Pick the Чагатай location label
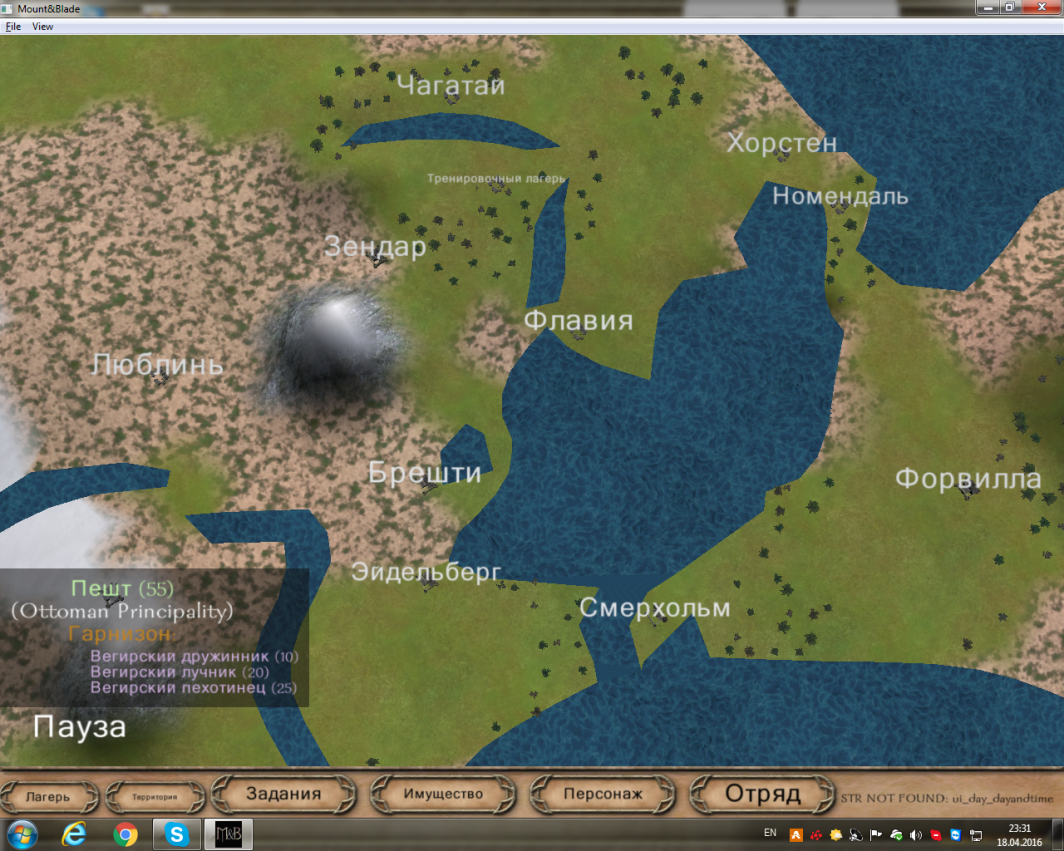Screen dimensions: 1064x851 pos(451,86)
